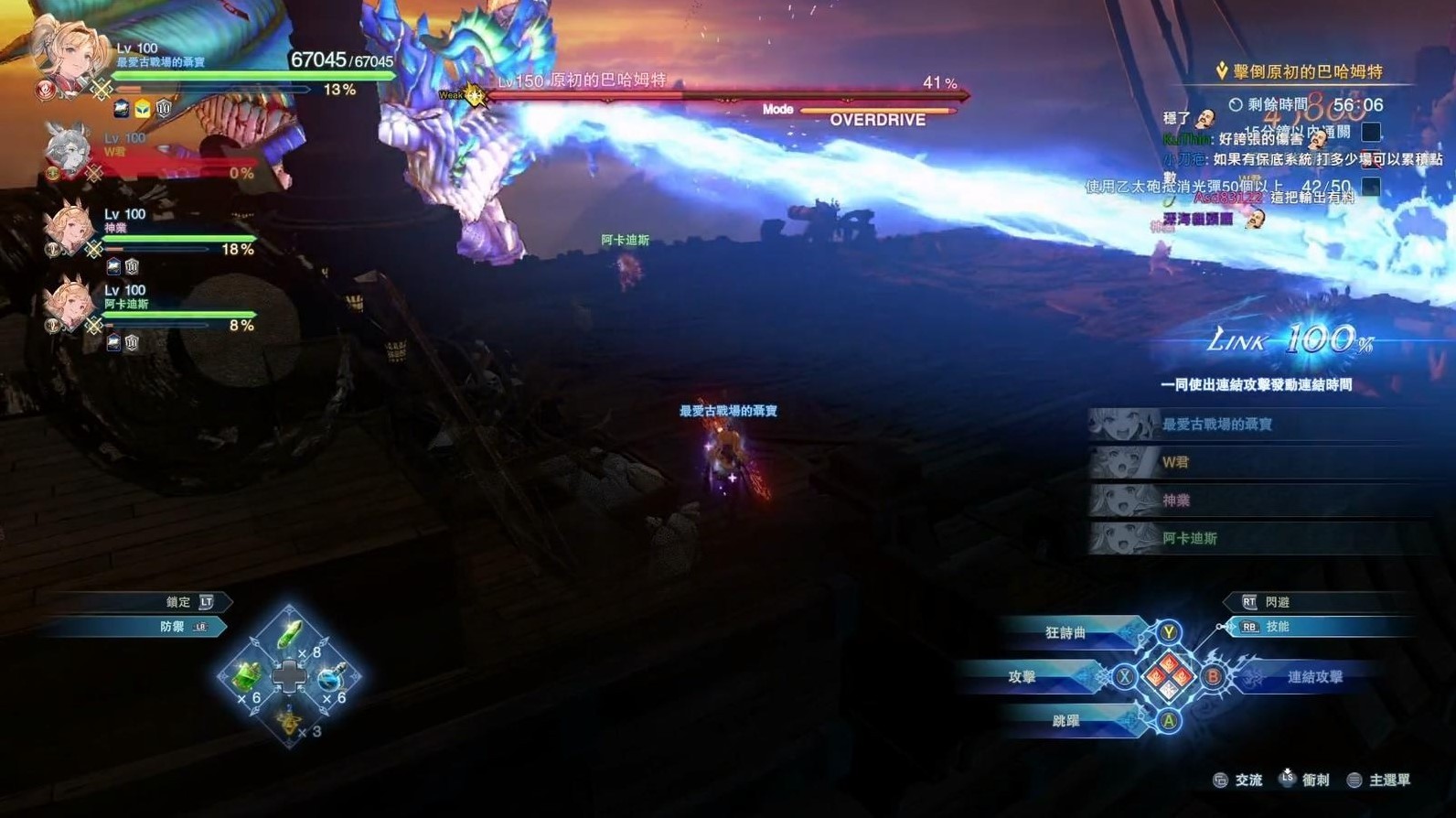Open the 交流 communication menu
The image size is (1456, 818).
[1247, 780]
